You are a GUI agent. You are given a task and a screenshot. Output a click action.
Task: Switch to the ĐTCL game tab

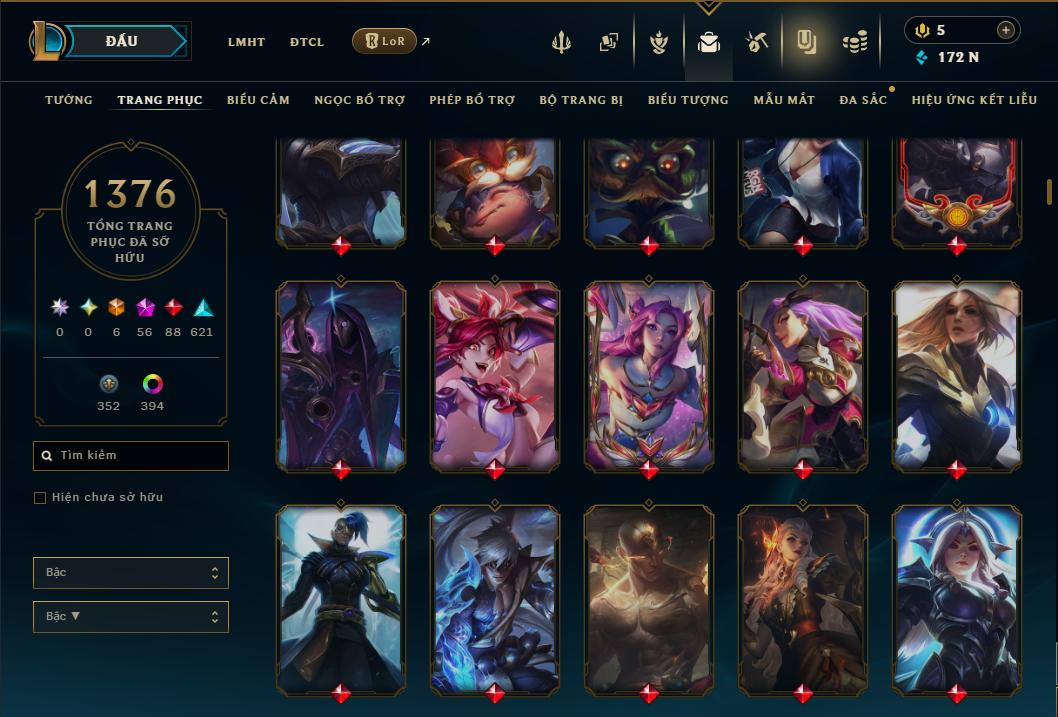point(307,42)
